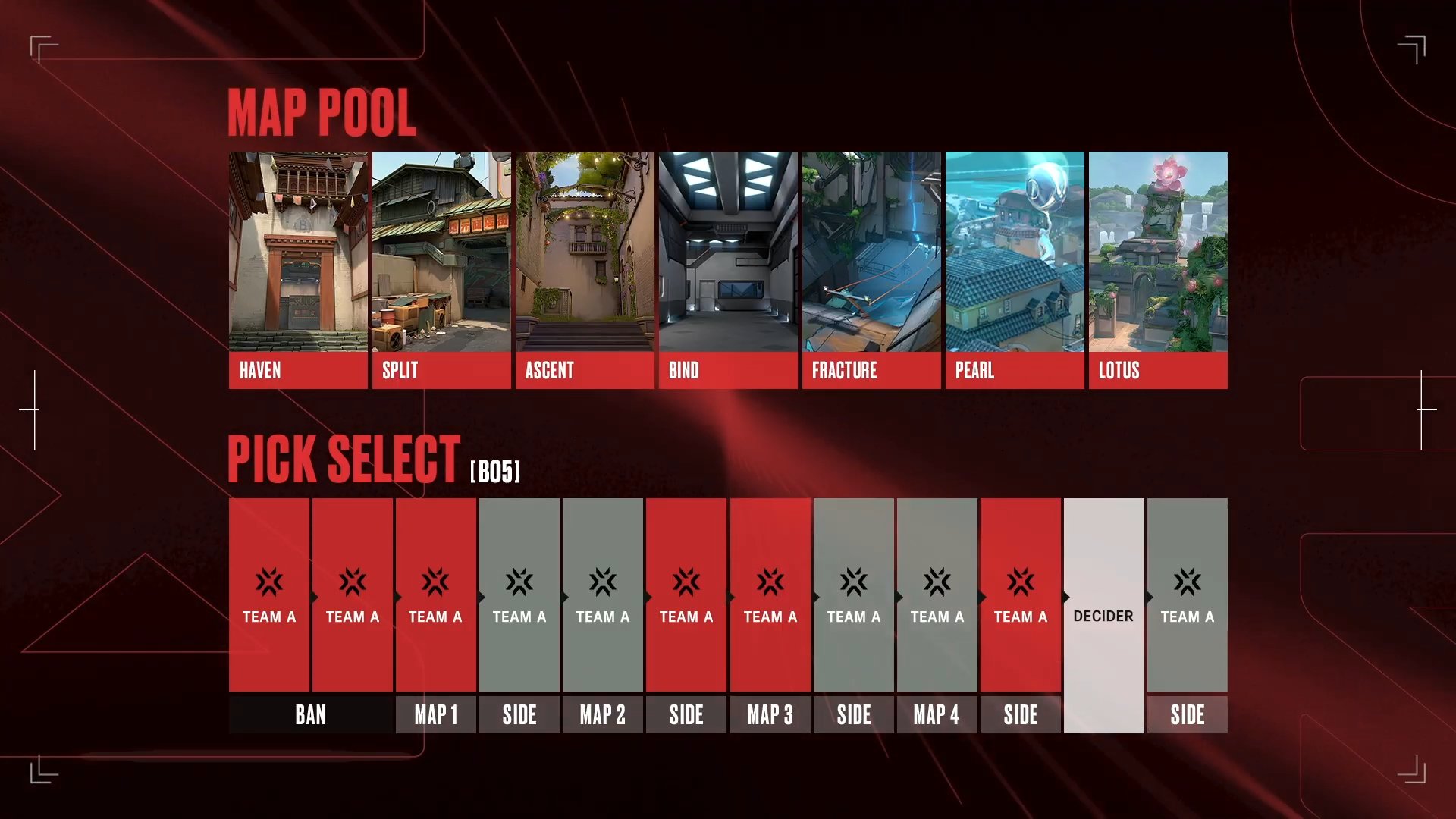Select the TEAM A label in the MAP 3 column

[x=770, y=617]
